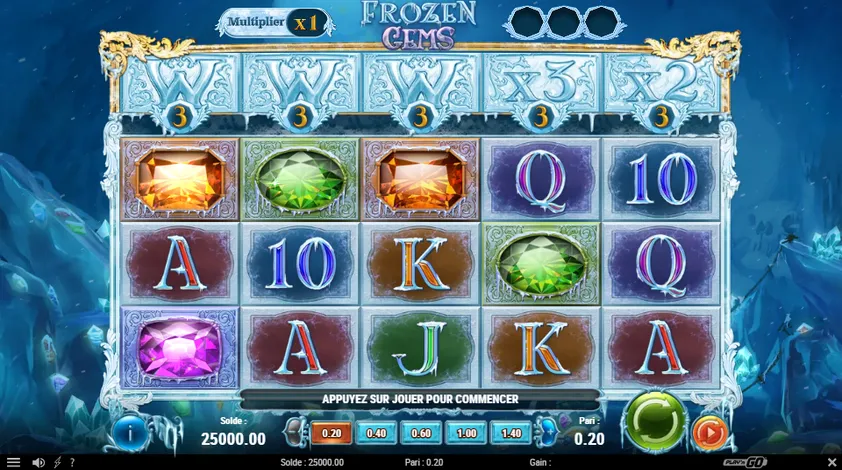Open the hamburger menu in bottom bar
842x470 pixels.
tap(13, 462)
